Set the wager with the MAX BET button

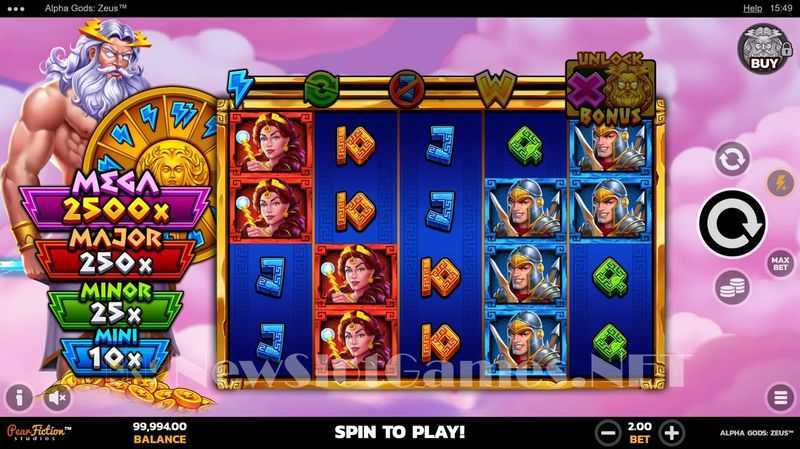pyautogui.click(x=780, y=264)
